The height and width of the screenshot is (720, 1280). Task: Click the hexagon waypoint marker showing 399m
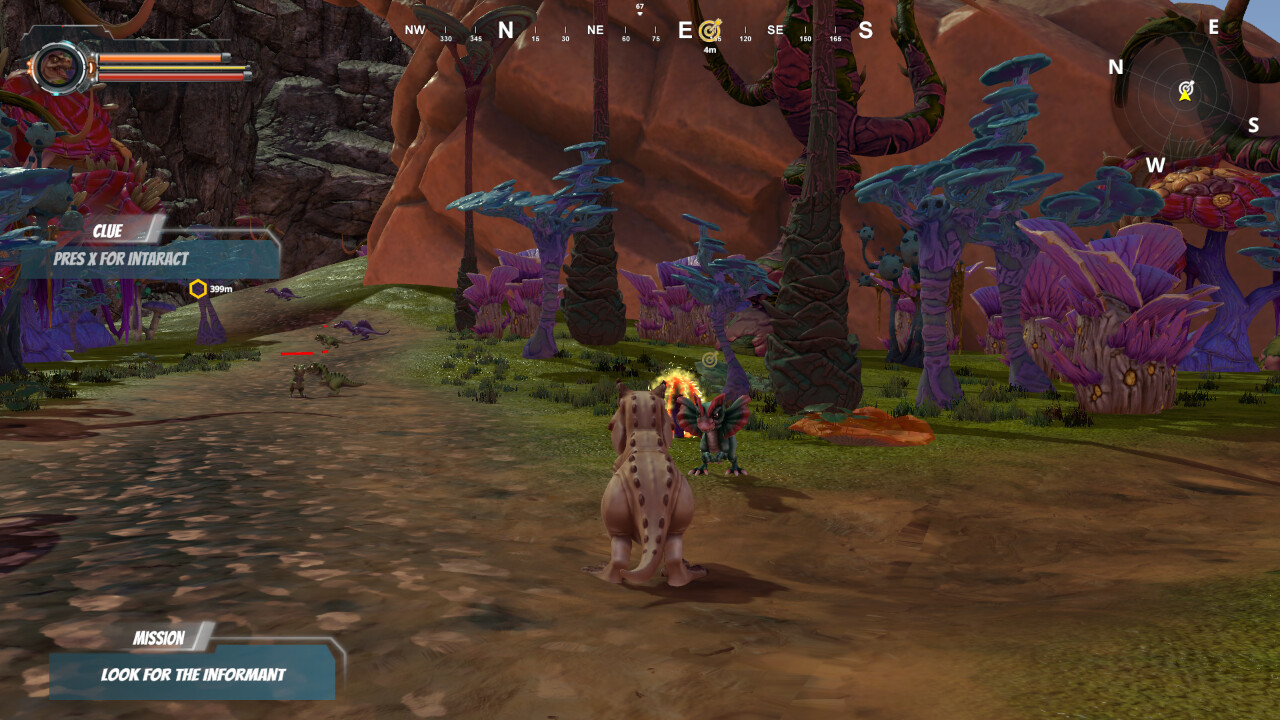(x=200, y=287)
